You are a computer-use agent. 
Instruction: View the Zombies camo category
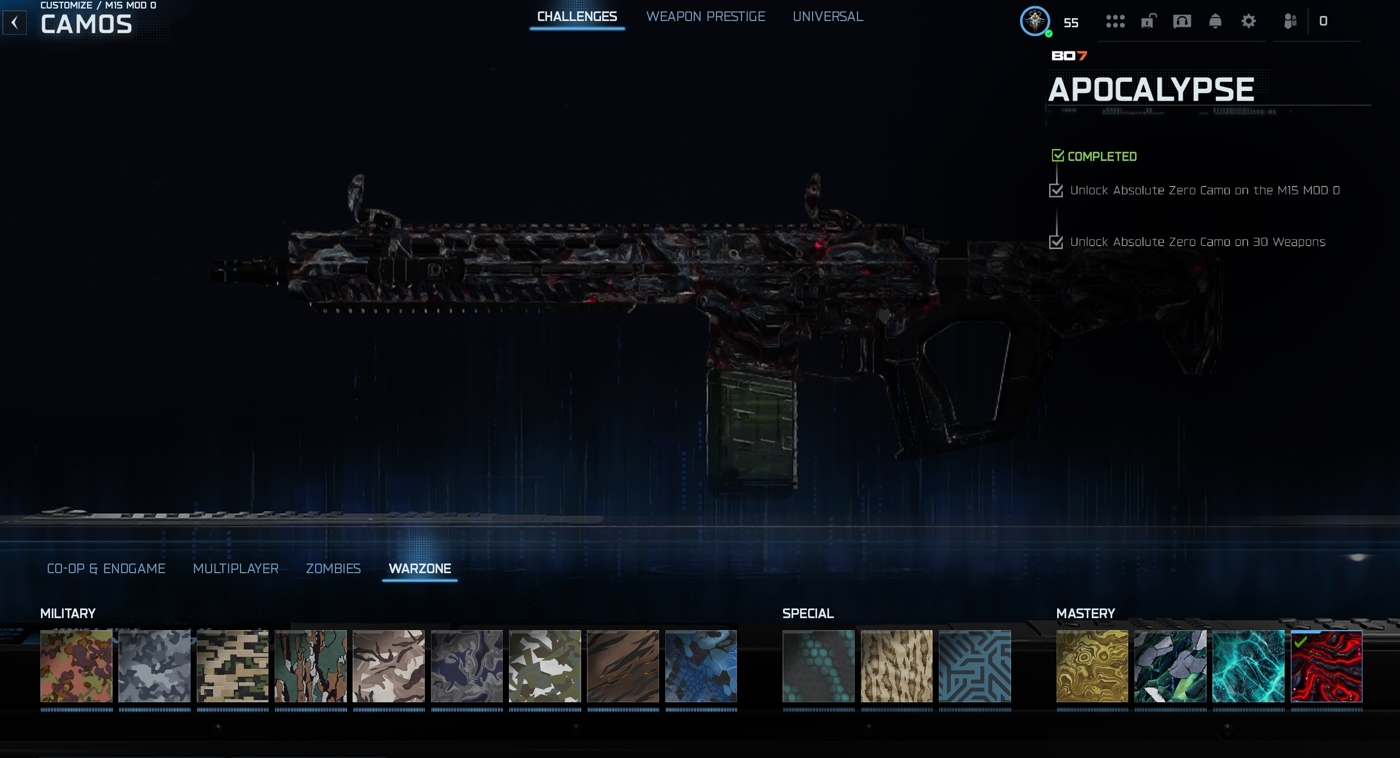(x=333, y=568)
